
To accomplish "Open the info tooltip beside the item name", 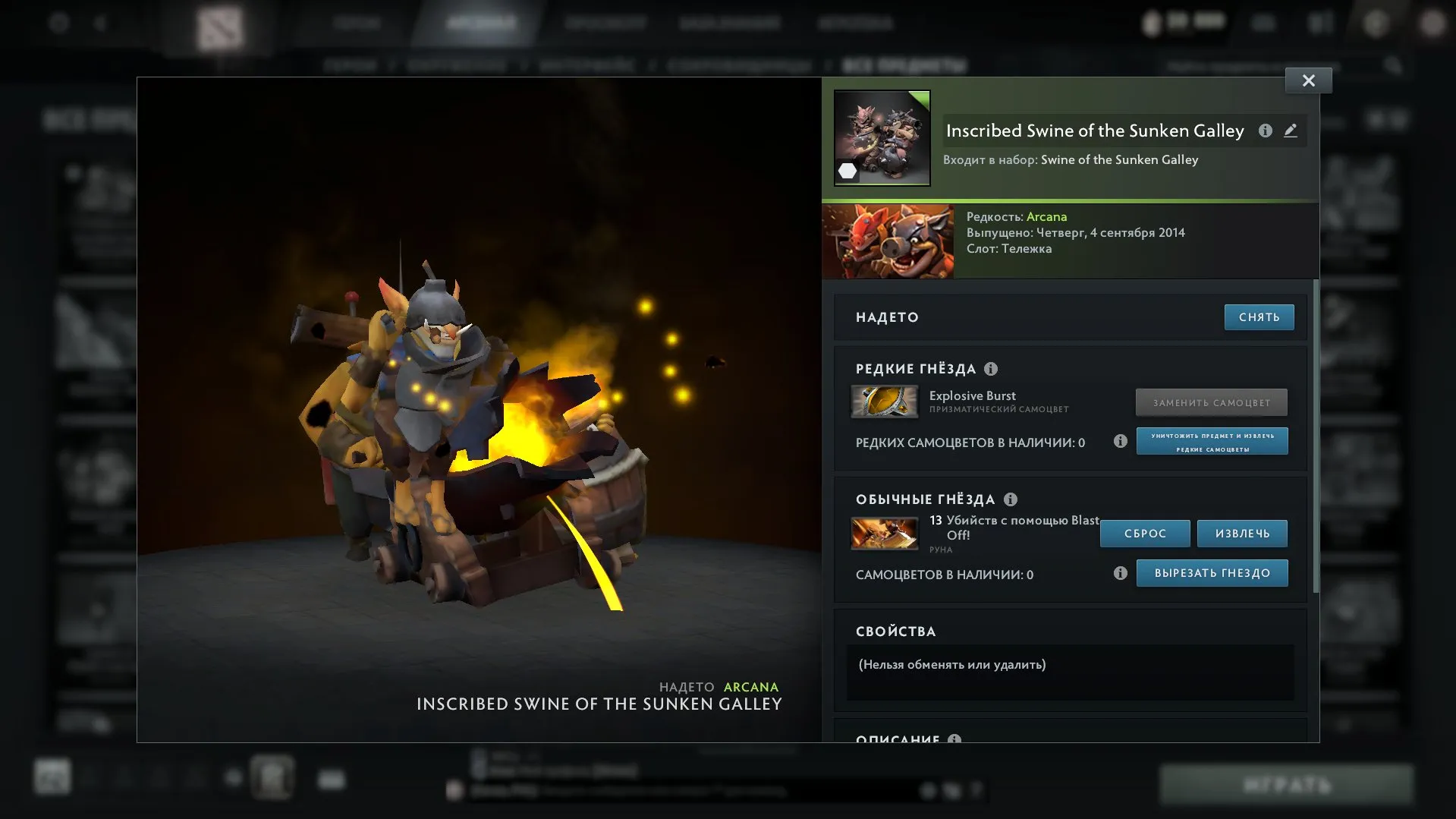I will 1266,131.
